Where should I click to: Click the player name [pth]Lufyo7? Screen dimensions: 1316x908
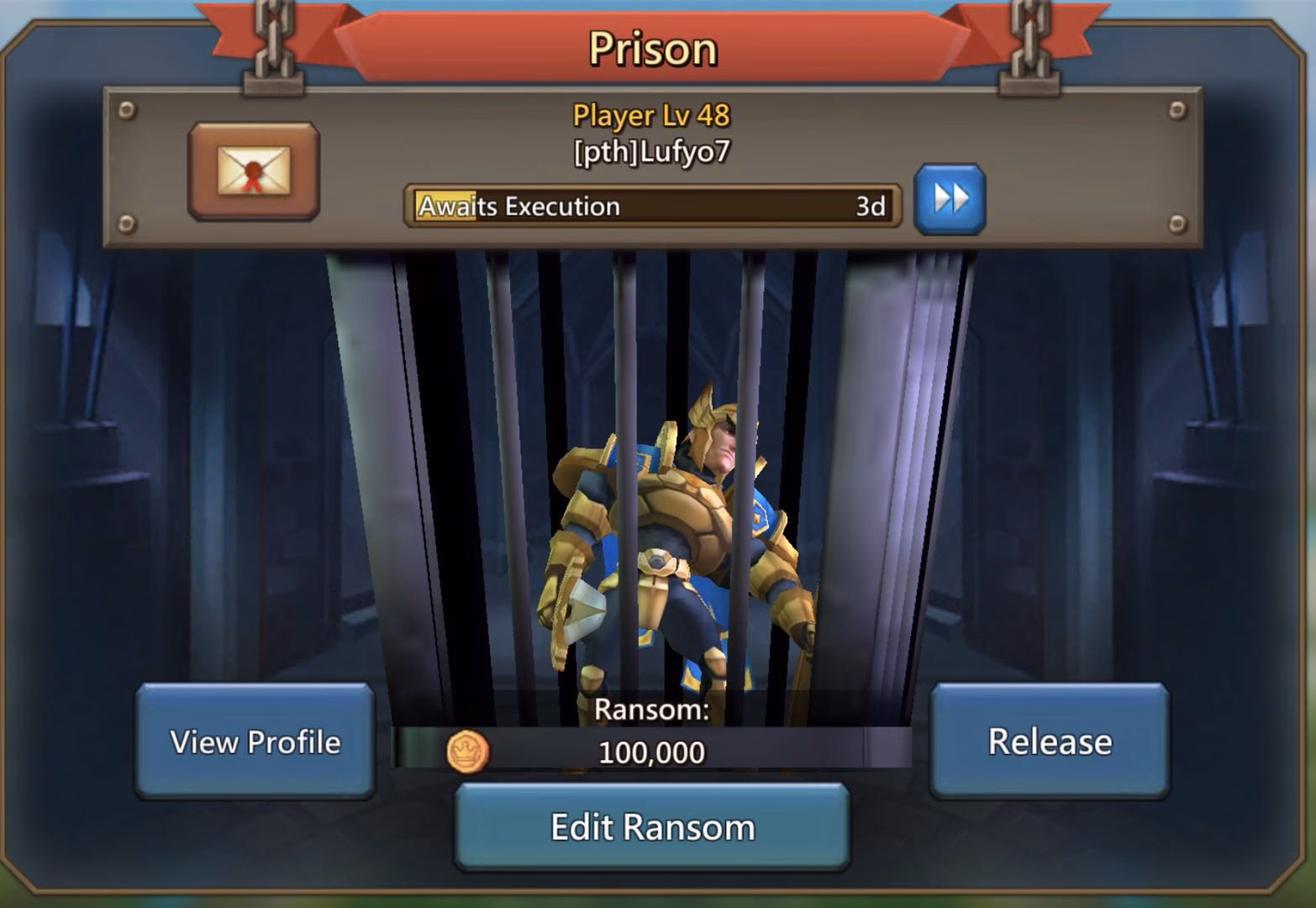point(652,152)
